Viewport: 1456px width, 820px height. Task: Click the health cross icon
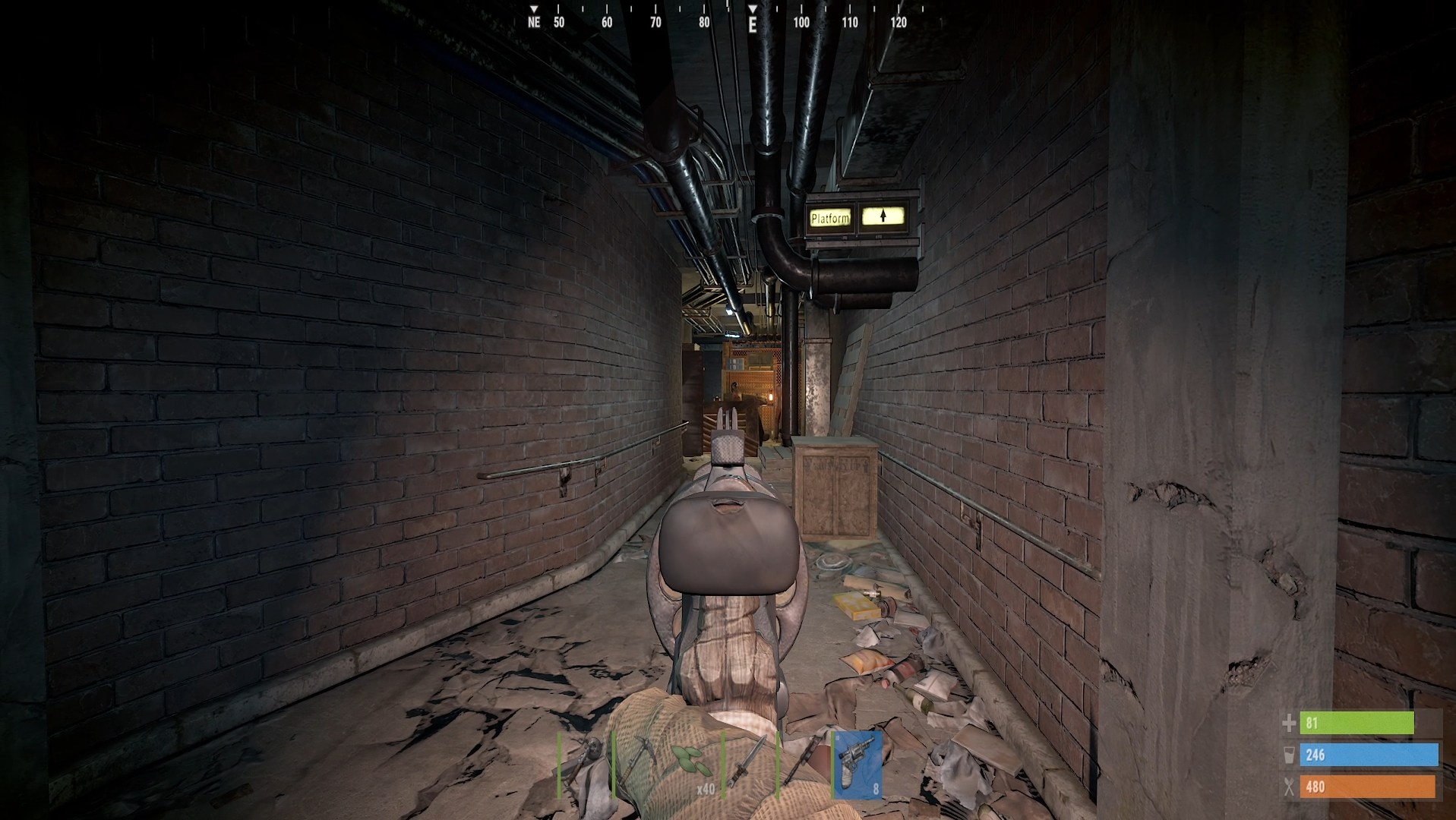pos(1289,724)
